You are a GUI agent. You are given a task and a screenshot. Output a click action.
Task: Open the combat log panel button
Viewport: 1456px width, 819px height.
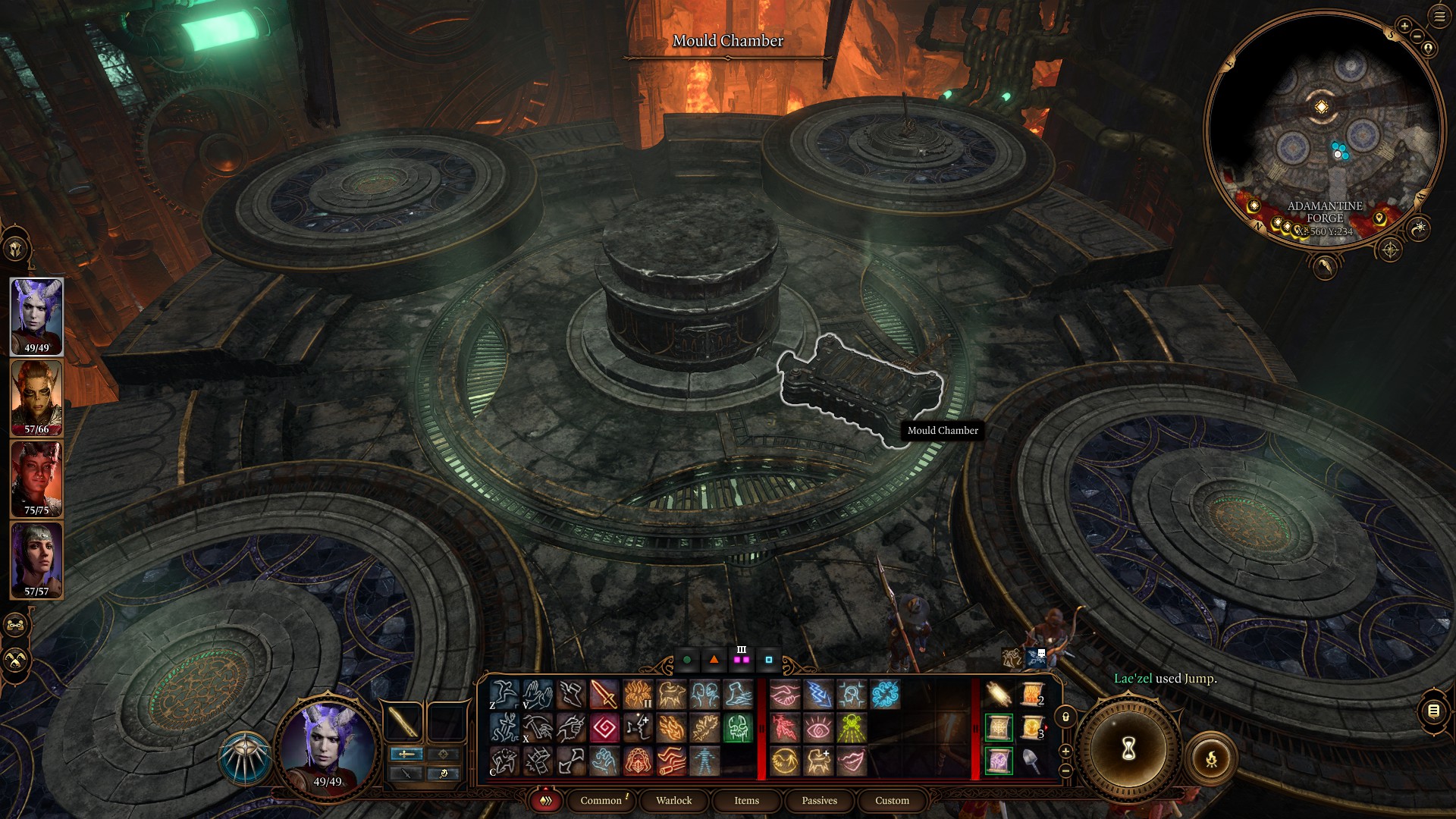pyautogui.click(x=1433, y=711)
